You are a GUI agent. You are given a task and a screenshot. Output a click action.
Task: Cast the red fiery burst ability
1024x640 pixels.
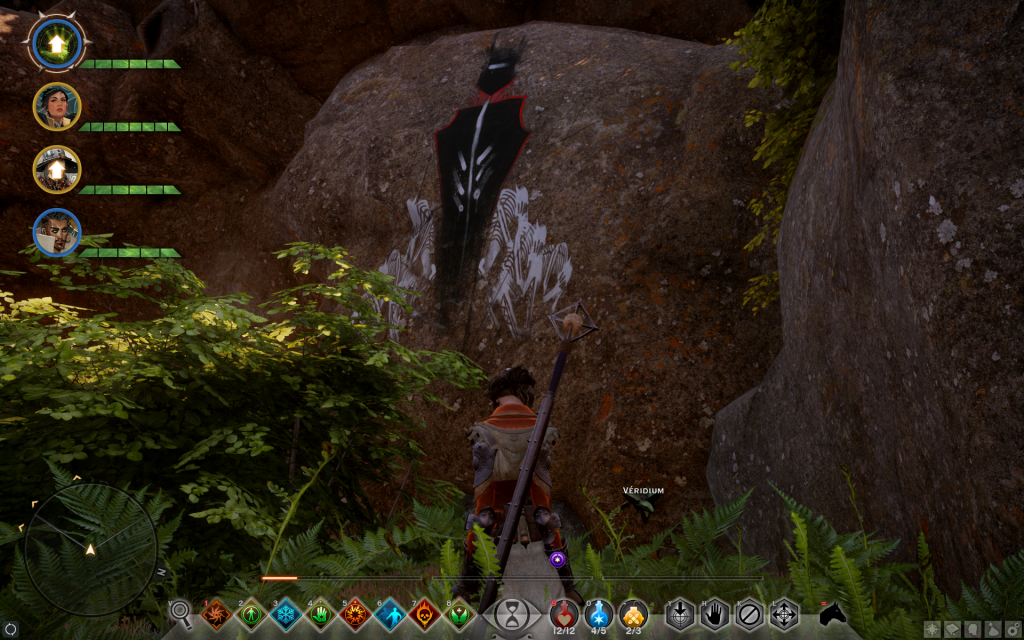click(355, 613)
